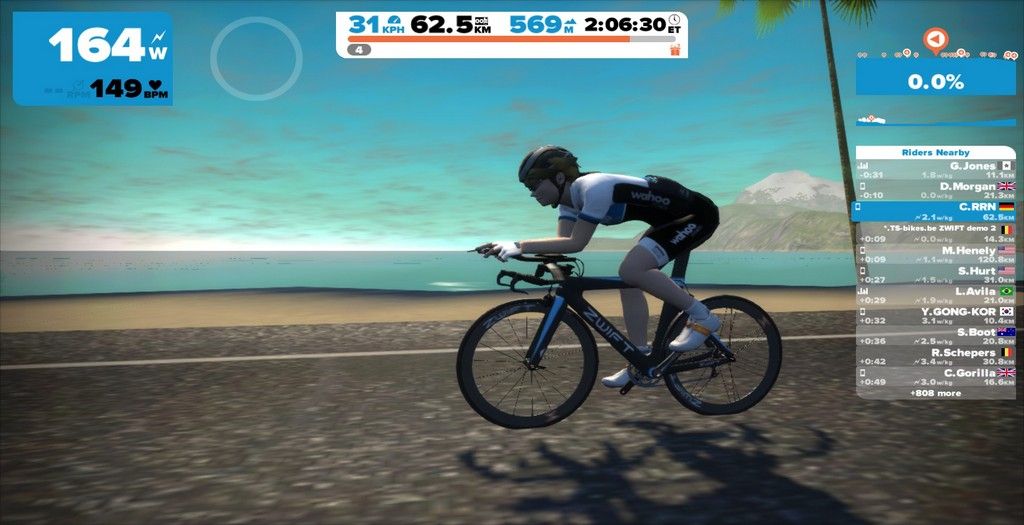Select S.Hurt in the rider list
The image size is (1024, 525).
[x=935, y=275]
